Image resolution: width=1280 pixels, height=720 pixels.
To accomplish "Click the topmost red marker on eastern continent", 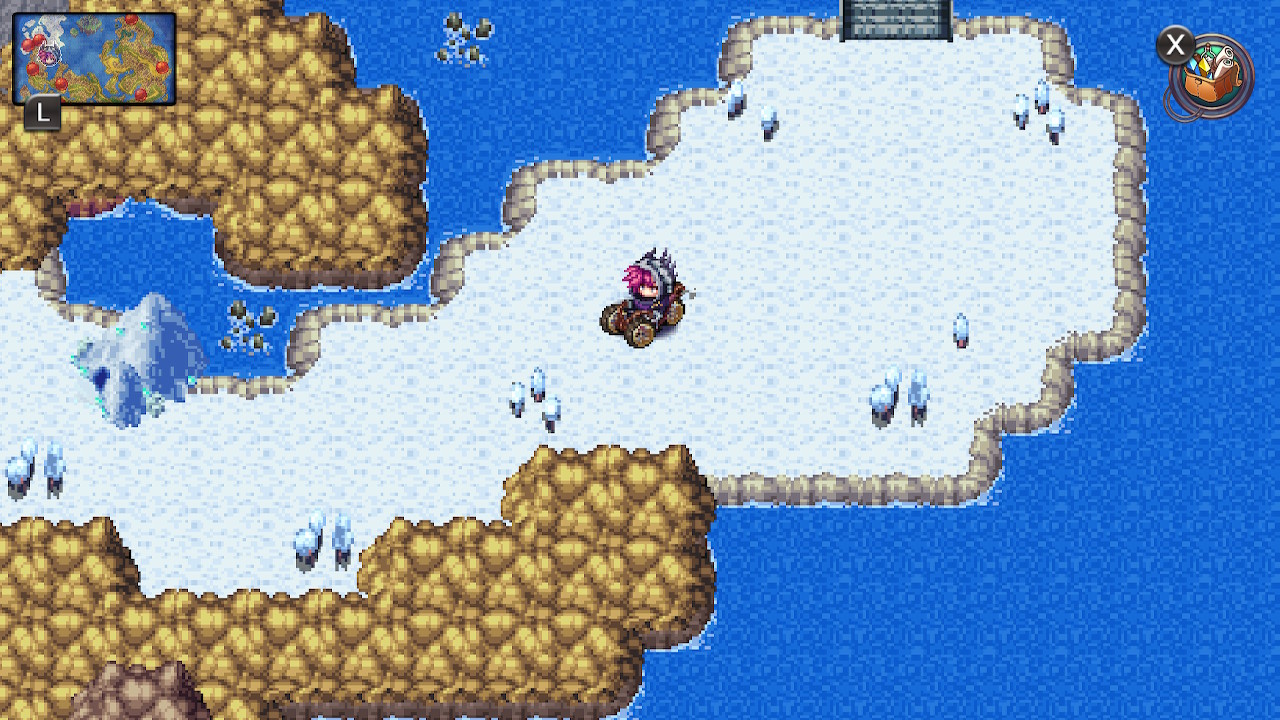I will [x=130, y=20].
